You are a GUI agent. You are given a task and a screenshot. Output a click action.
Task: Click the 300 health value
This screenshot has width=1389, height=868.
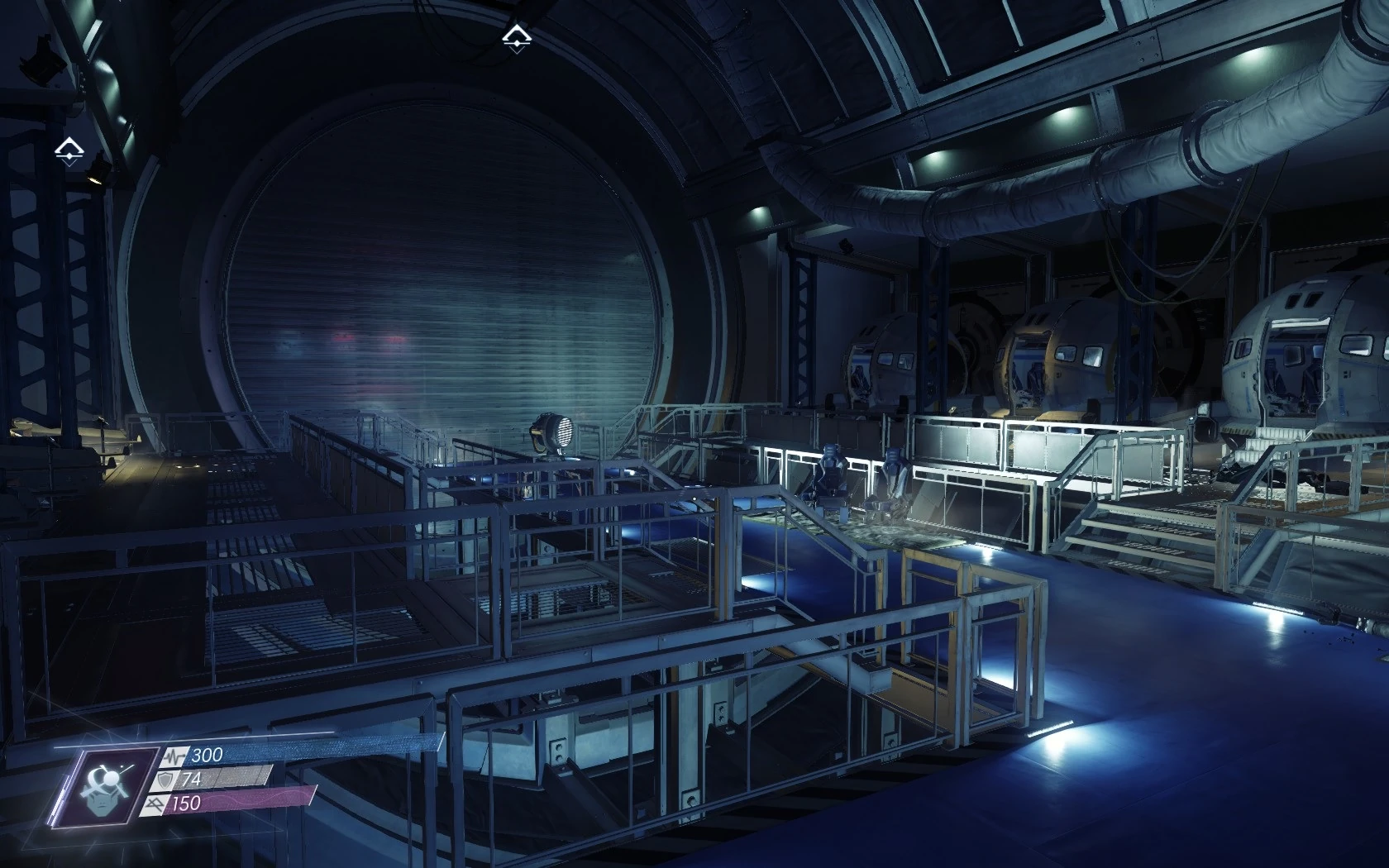coord(207,755)
